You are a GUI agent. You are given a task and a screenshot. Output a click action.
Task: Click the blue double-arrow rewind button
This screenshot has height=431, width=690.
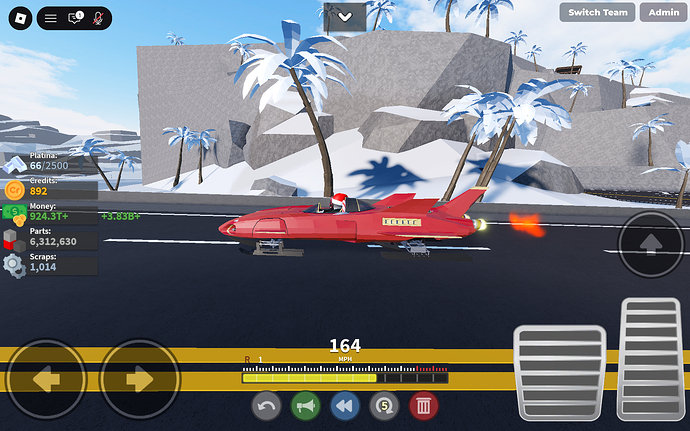344,406
